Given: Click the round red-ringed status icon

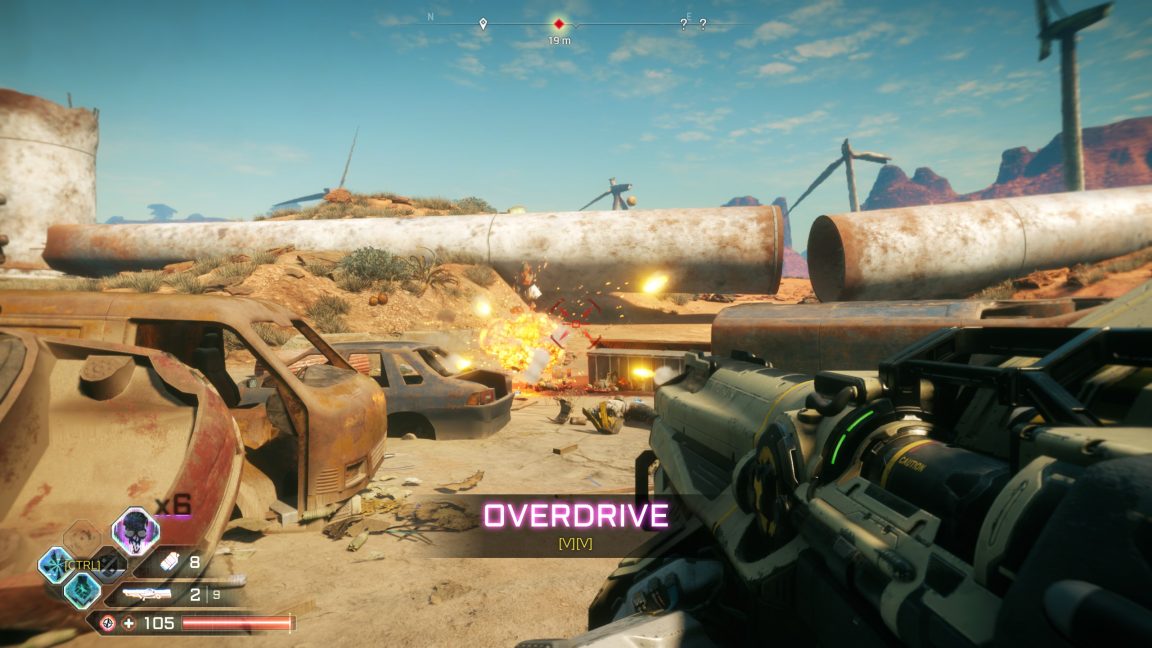Looking at the screenshot, I should pos(108,624).
